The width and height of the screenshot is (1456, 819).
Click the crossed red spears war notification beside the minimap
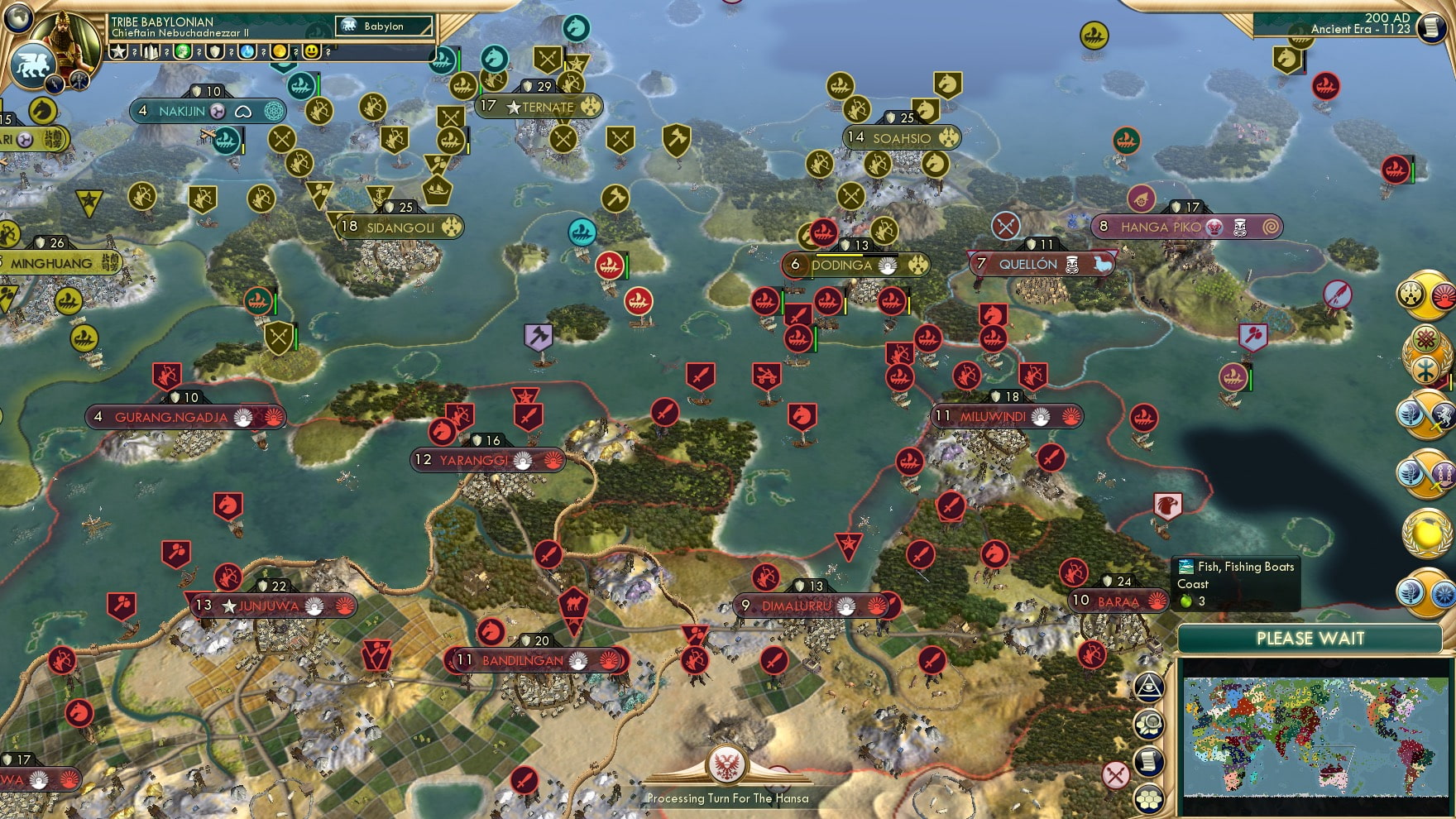1116,774
